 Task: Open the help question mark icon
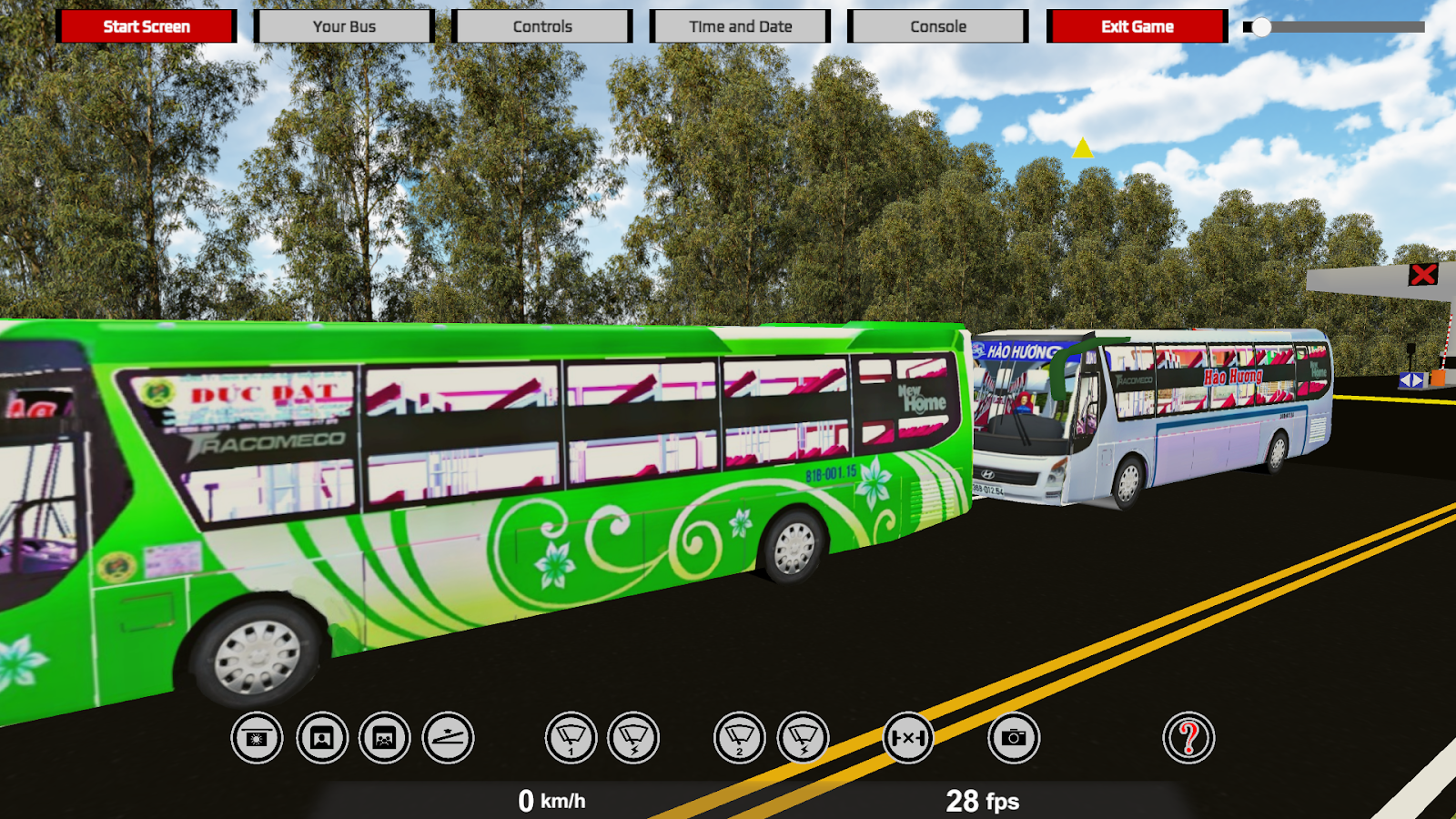[x=1188, y=738]
